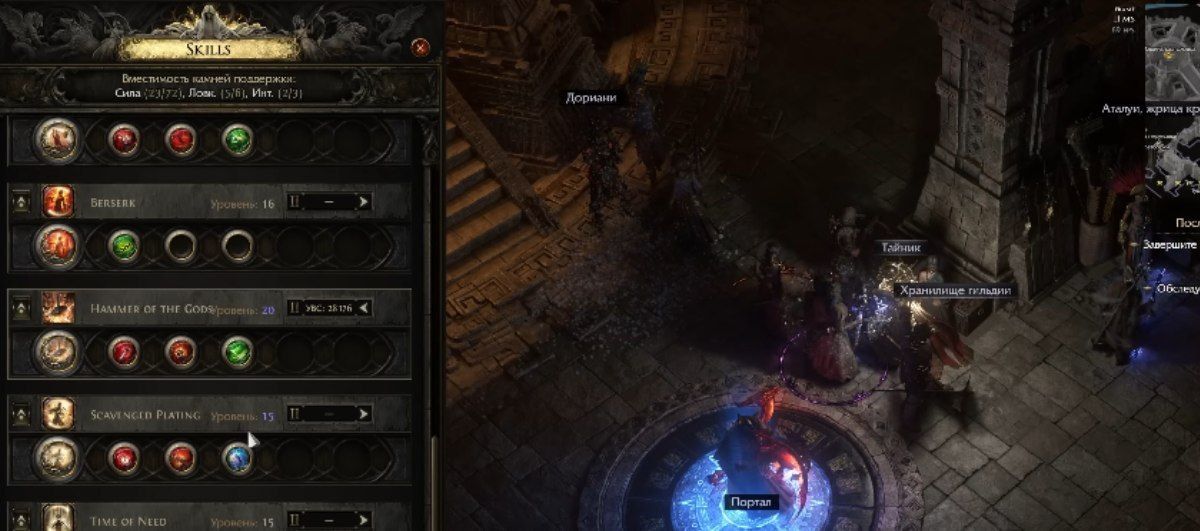Image resolution: width=1200 pixels, height=531 pixels.
Task: Open the Hammer of the Gods skill
Action: [x=58, y=308]
